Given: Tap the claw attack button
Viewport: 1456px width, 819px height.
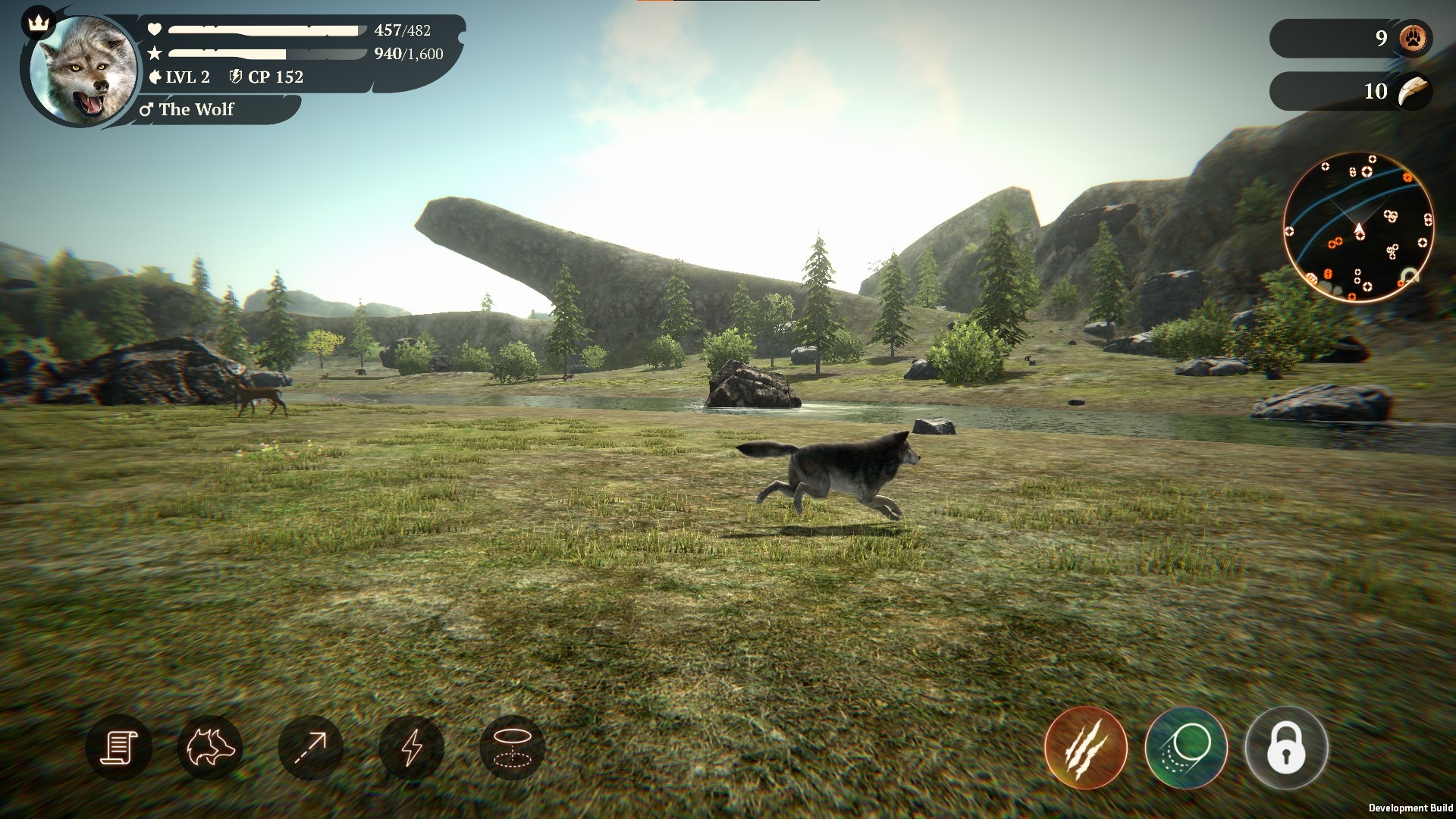Looking at the screenshot, I should pos(1087,747).
